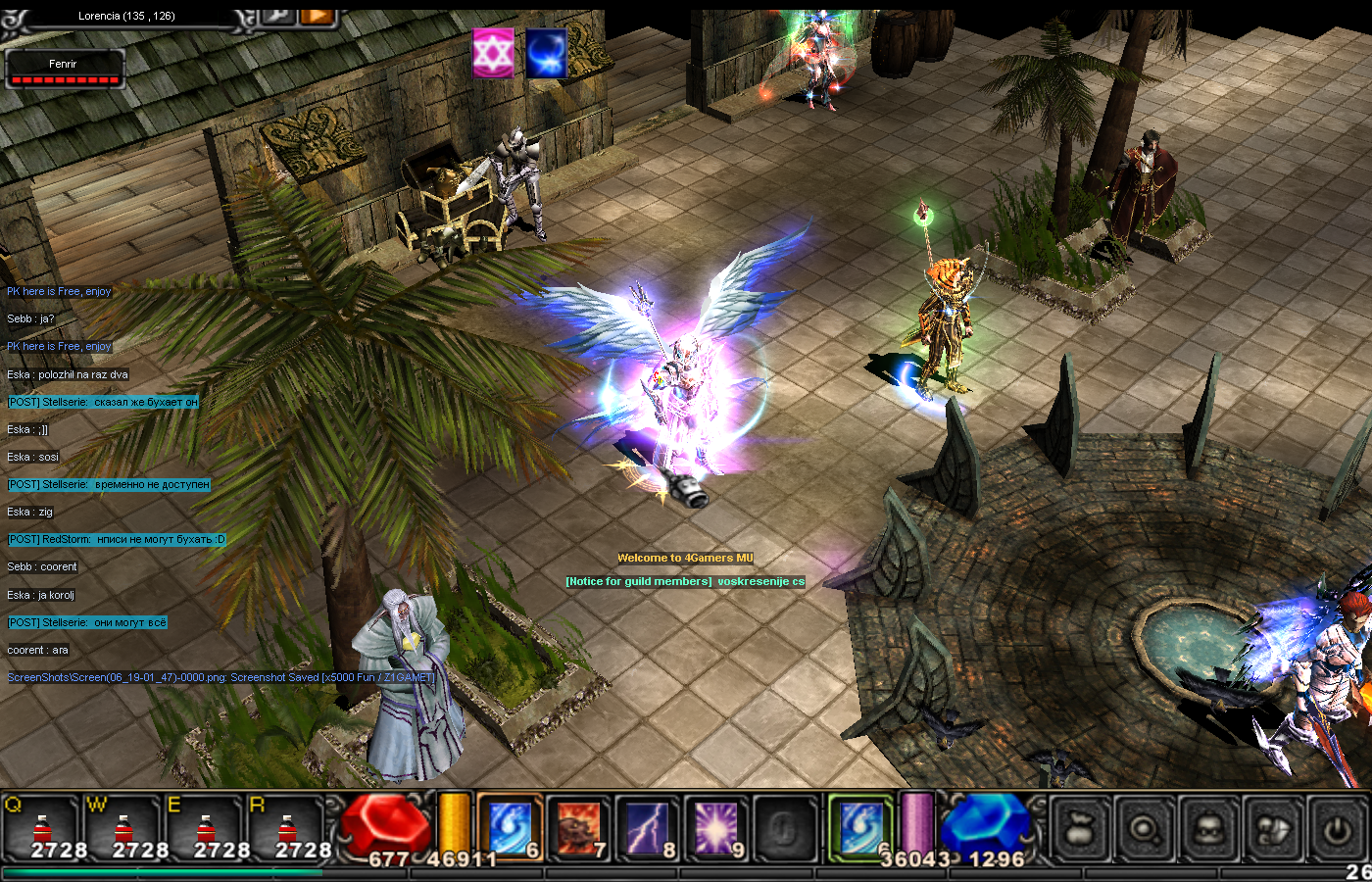This screenshot has width=1372, height=882.
Task: Use the potion in the Q slot
Action: [x=42, y=828]
